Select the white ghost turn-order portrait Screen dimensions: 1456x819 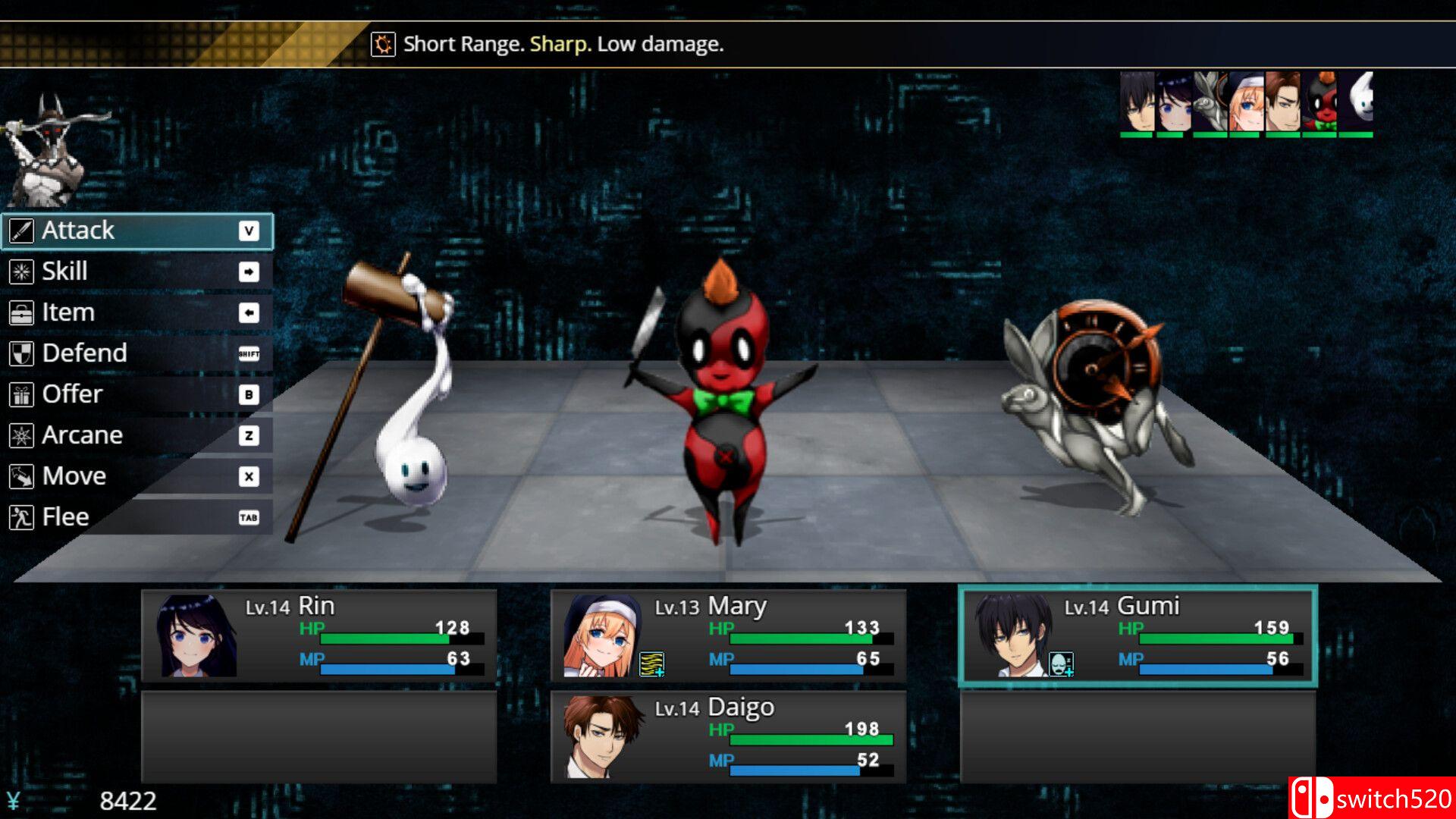[x=1357, y=103]
